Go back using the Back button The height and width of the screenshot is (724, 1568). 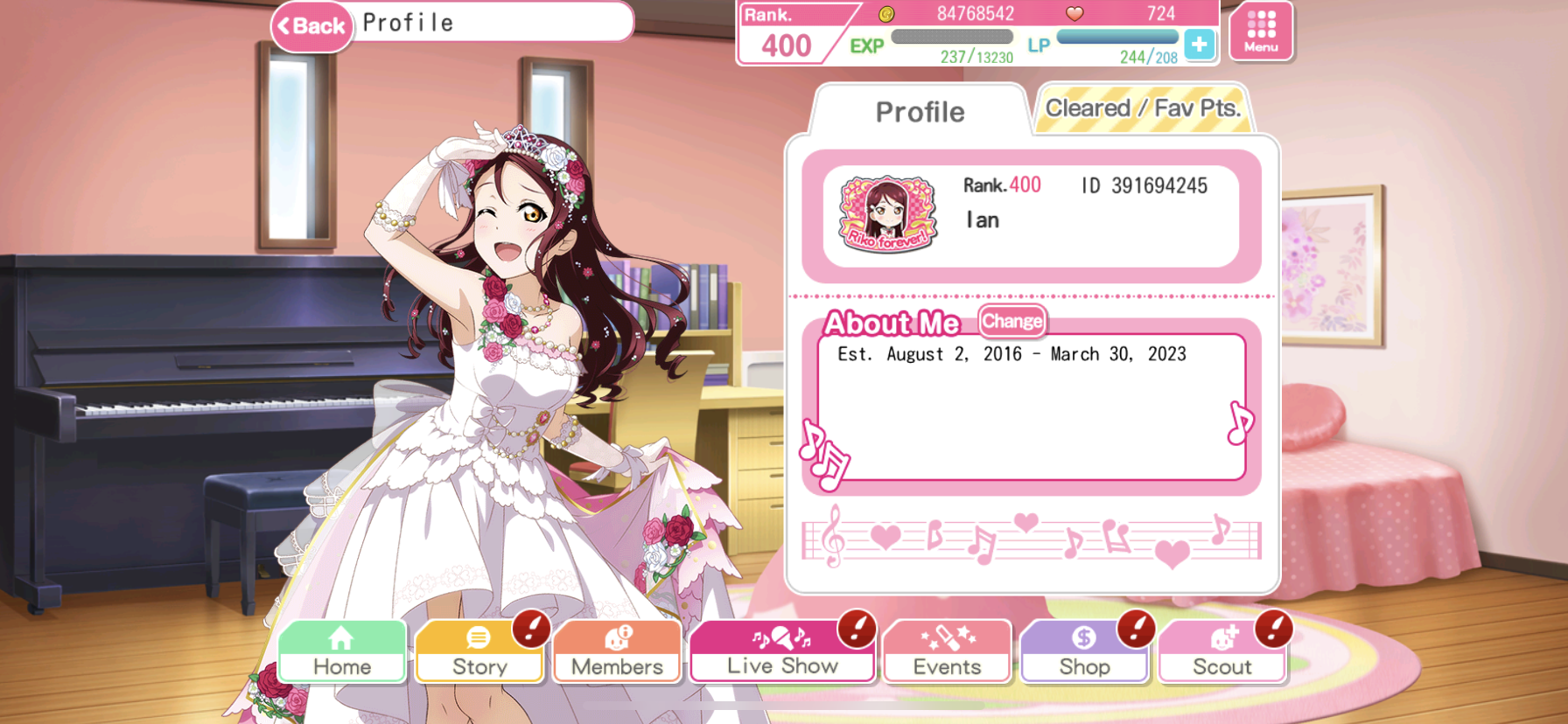tap(311, 26)
